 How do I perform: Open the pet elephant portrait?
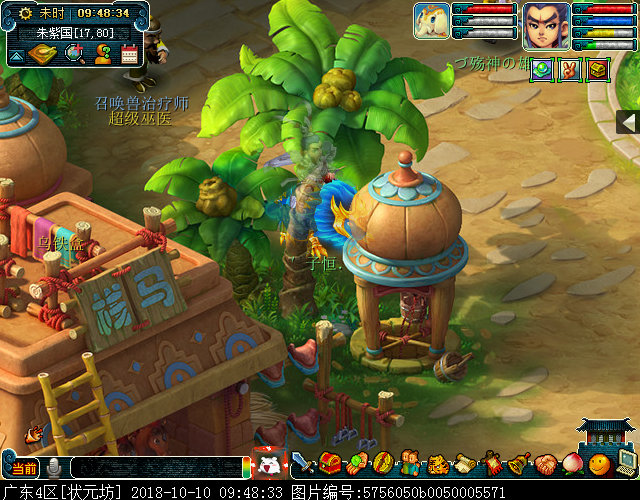click(432, 20)
